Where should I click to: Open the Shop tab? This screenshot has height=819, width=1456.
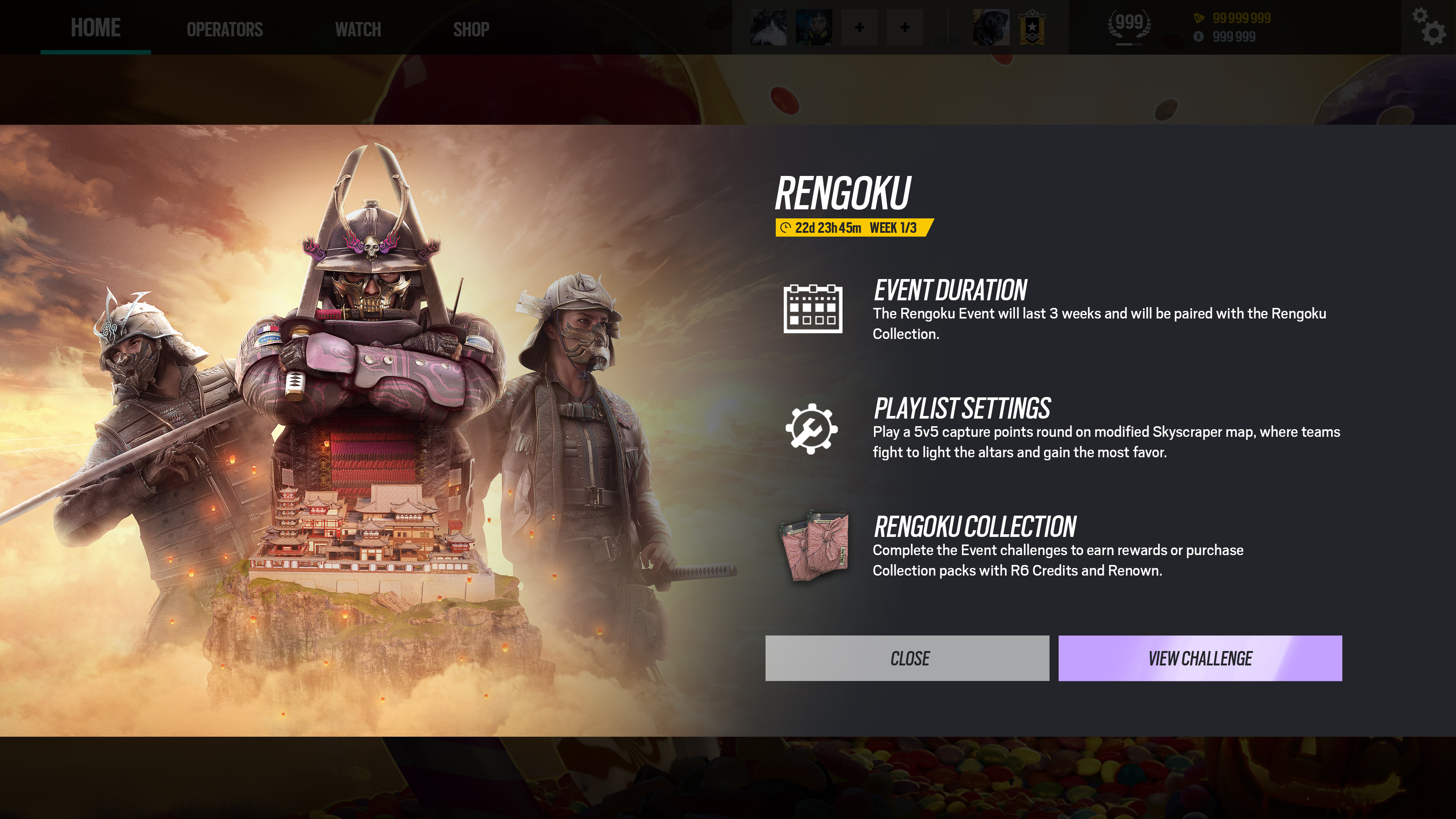[x=471, y=29]
